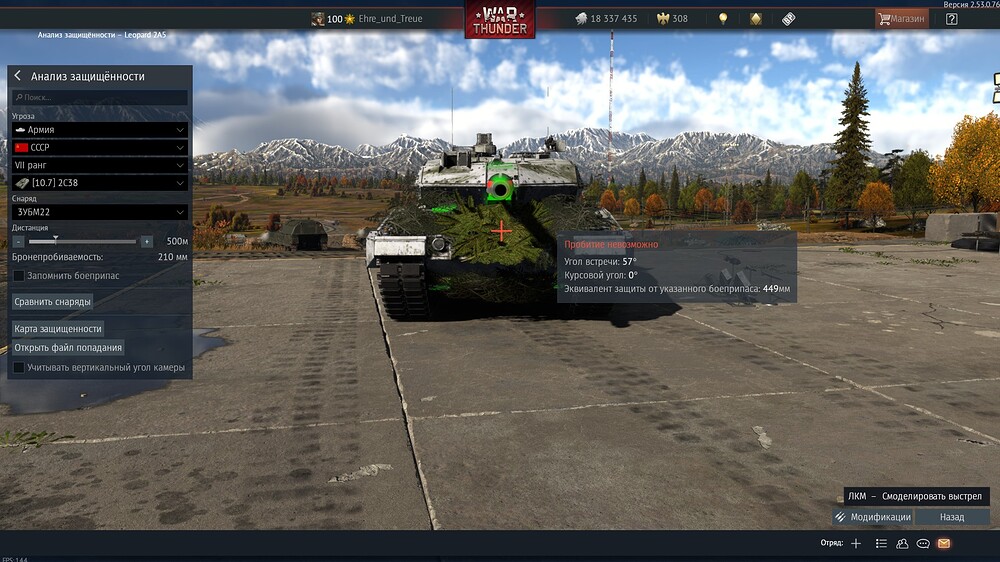
Task: Click Открыть файл попадания
Action: (x=68, y=348)
